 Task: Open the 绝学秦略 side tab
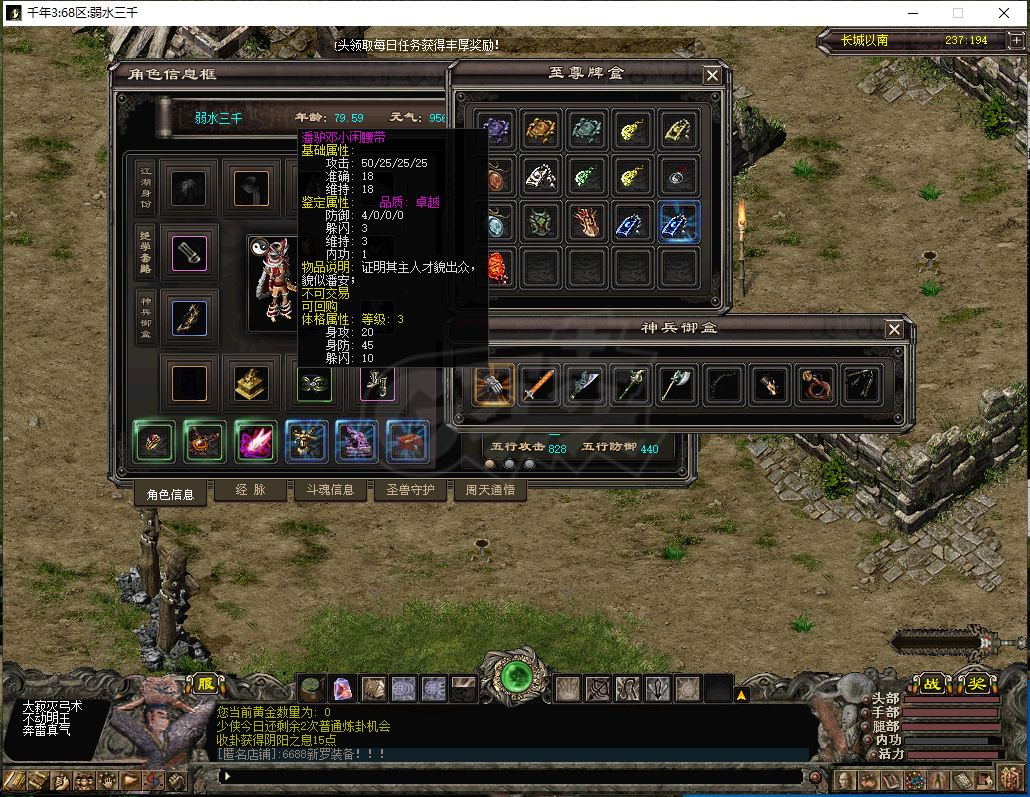tap(146, 251)
